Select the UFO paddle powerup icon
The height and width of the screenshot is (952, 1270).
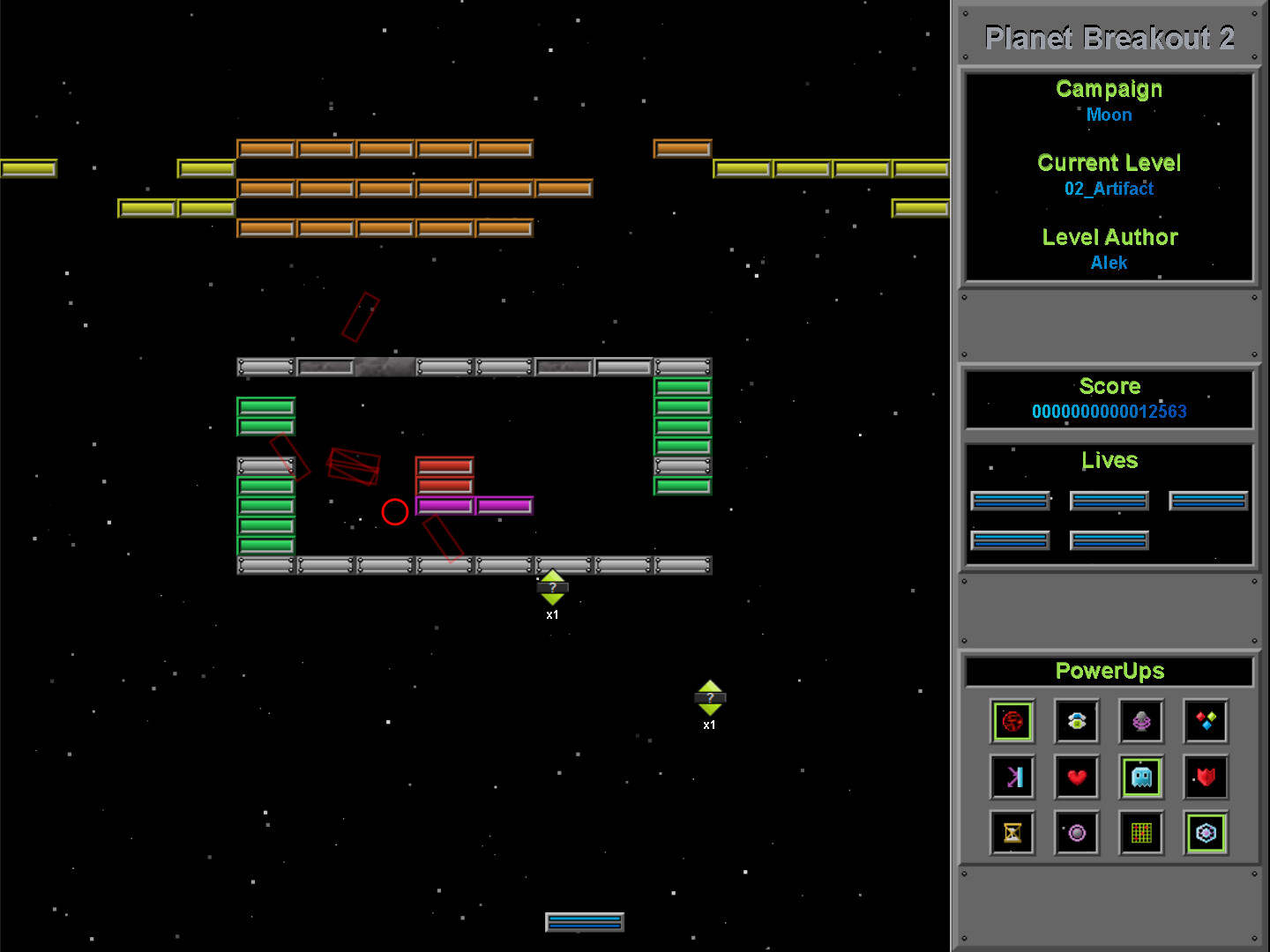click(x=1077, y=721)
